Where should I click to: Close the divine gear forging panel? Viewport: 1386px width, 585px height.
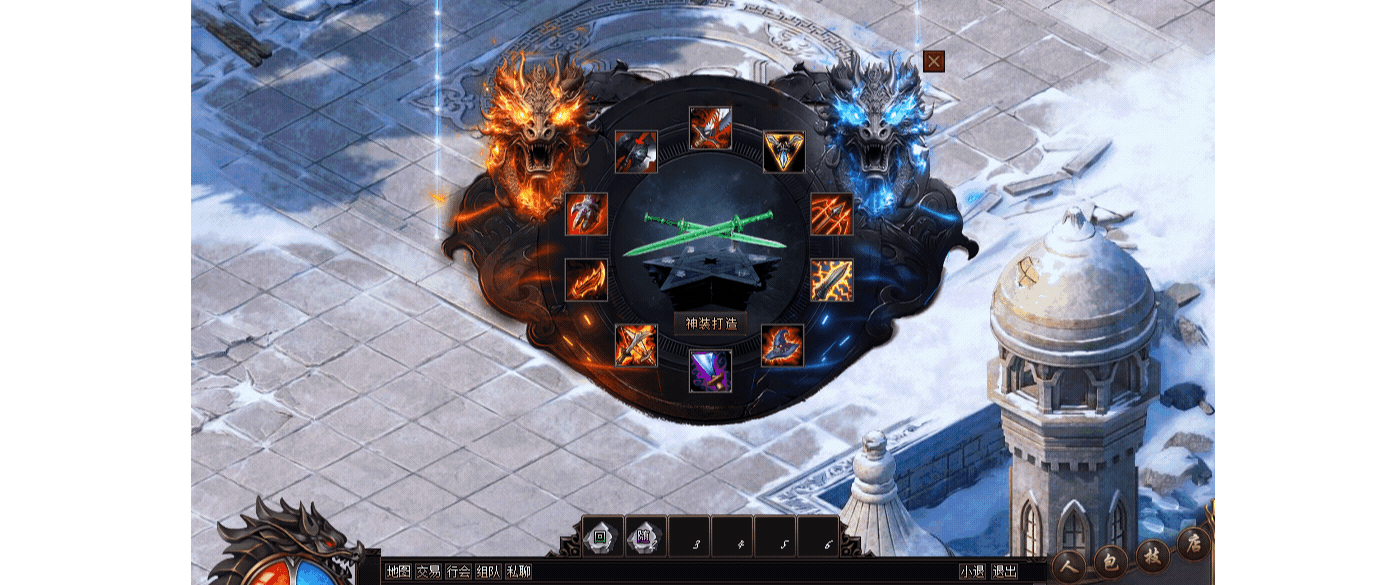click(934, 61)
